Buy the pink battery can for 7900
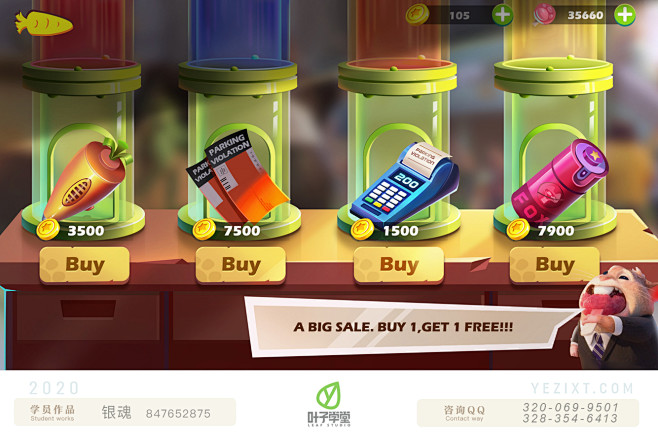Screen dimensions: 658x437 pos(554,265)
